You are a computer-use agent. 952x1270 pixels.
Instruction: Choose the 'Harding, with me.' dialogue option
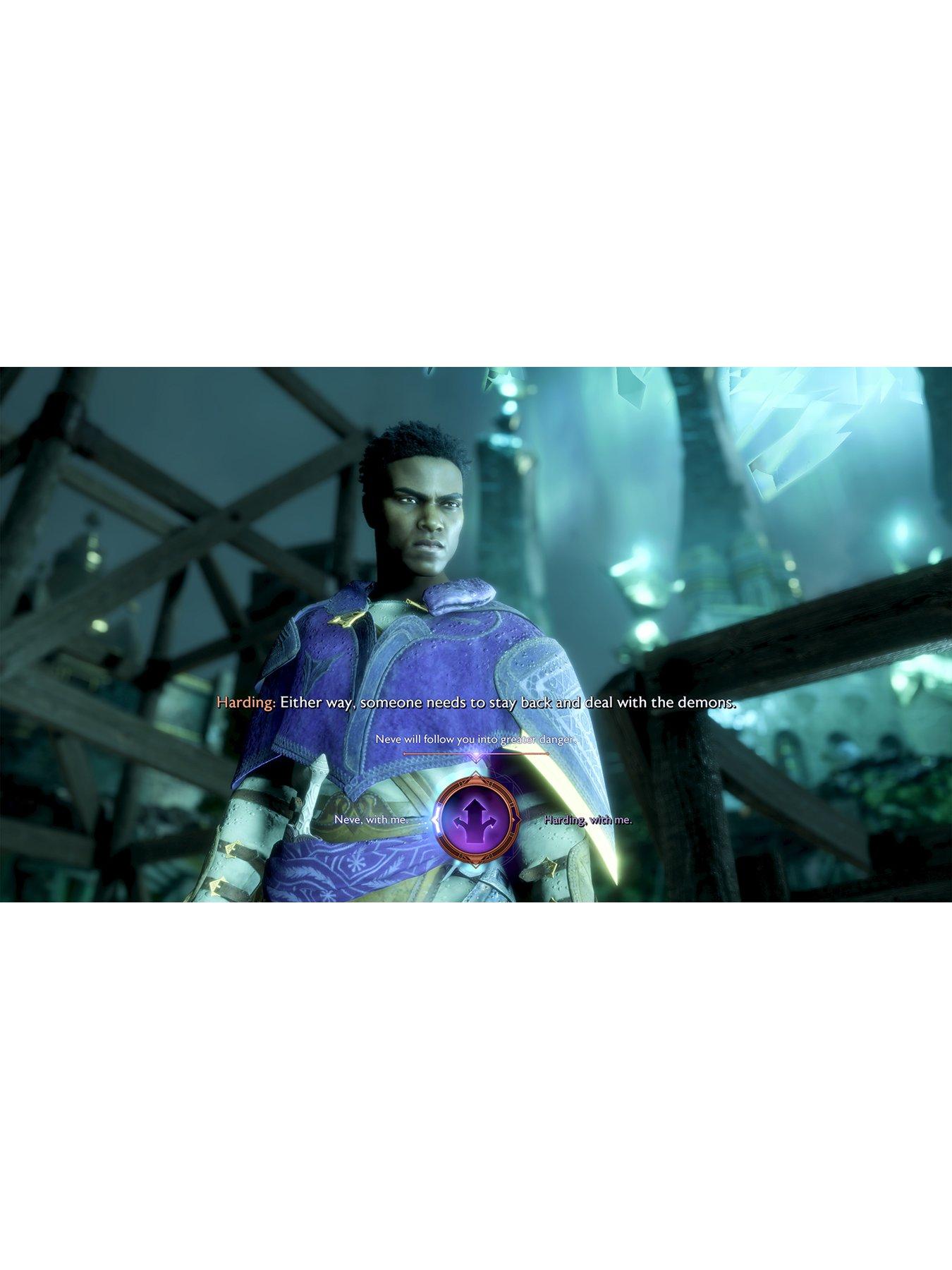(587, 821)
